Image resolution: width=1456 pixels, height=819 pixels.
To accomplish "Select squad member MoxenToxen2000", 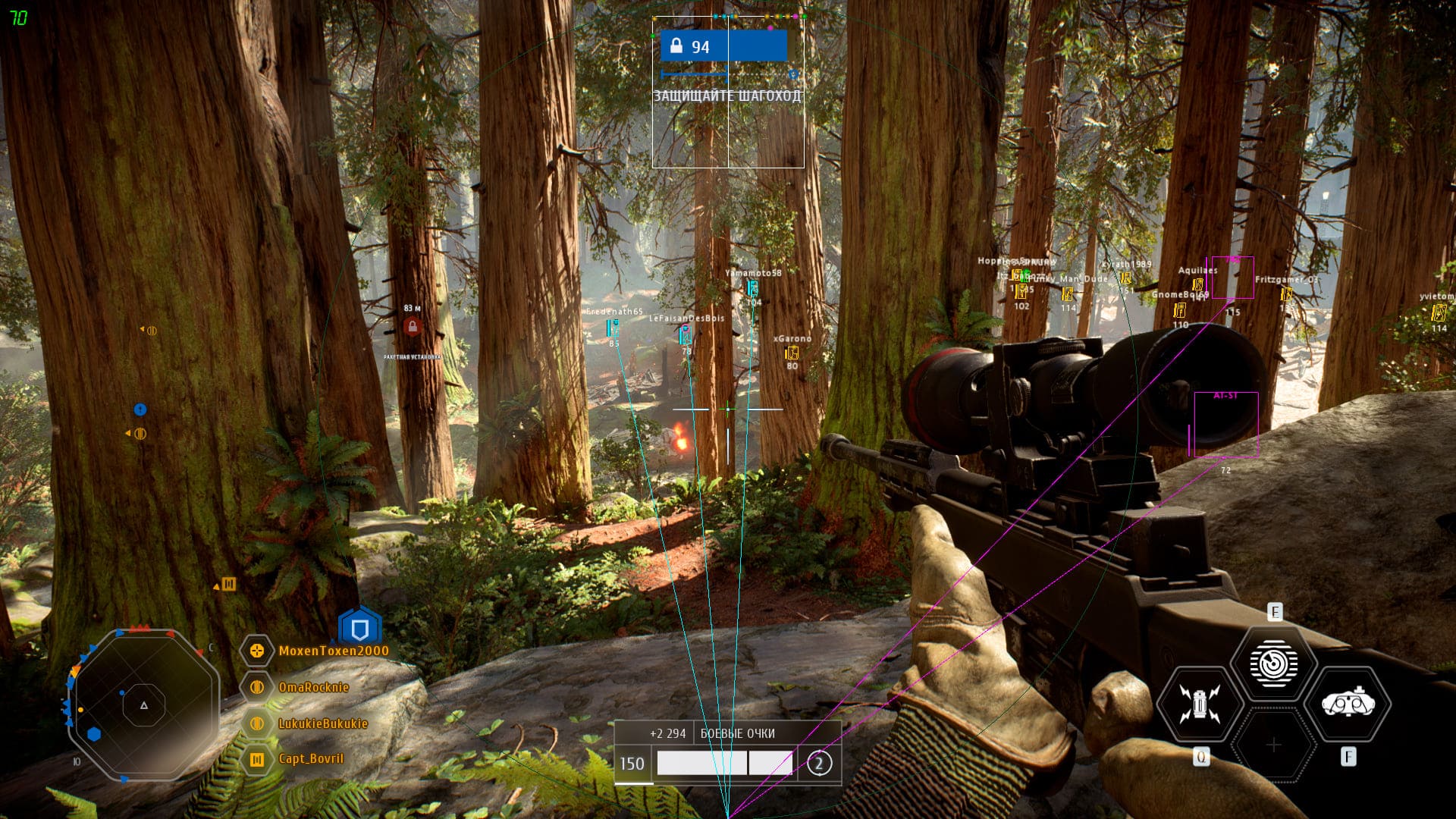I will (x=333, y=651).
